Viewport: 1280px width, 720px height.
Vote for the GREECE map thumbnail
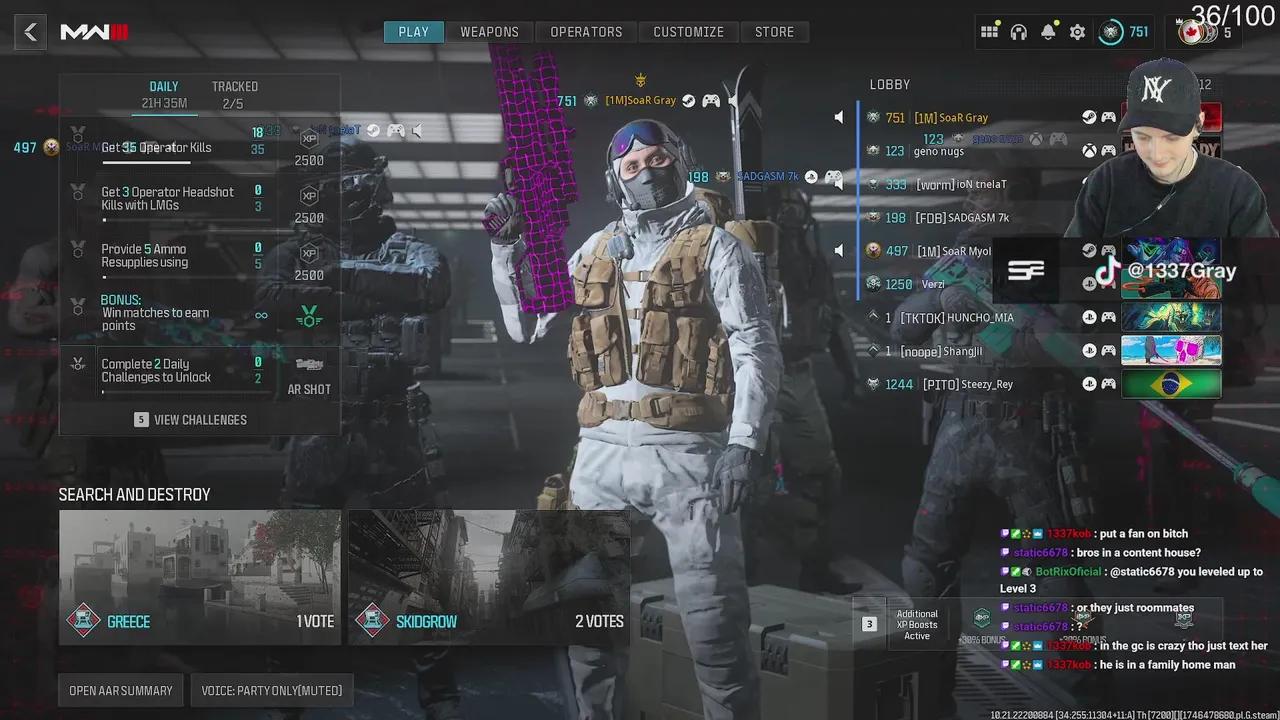tap(199, 575)
